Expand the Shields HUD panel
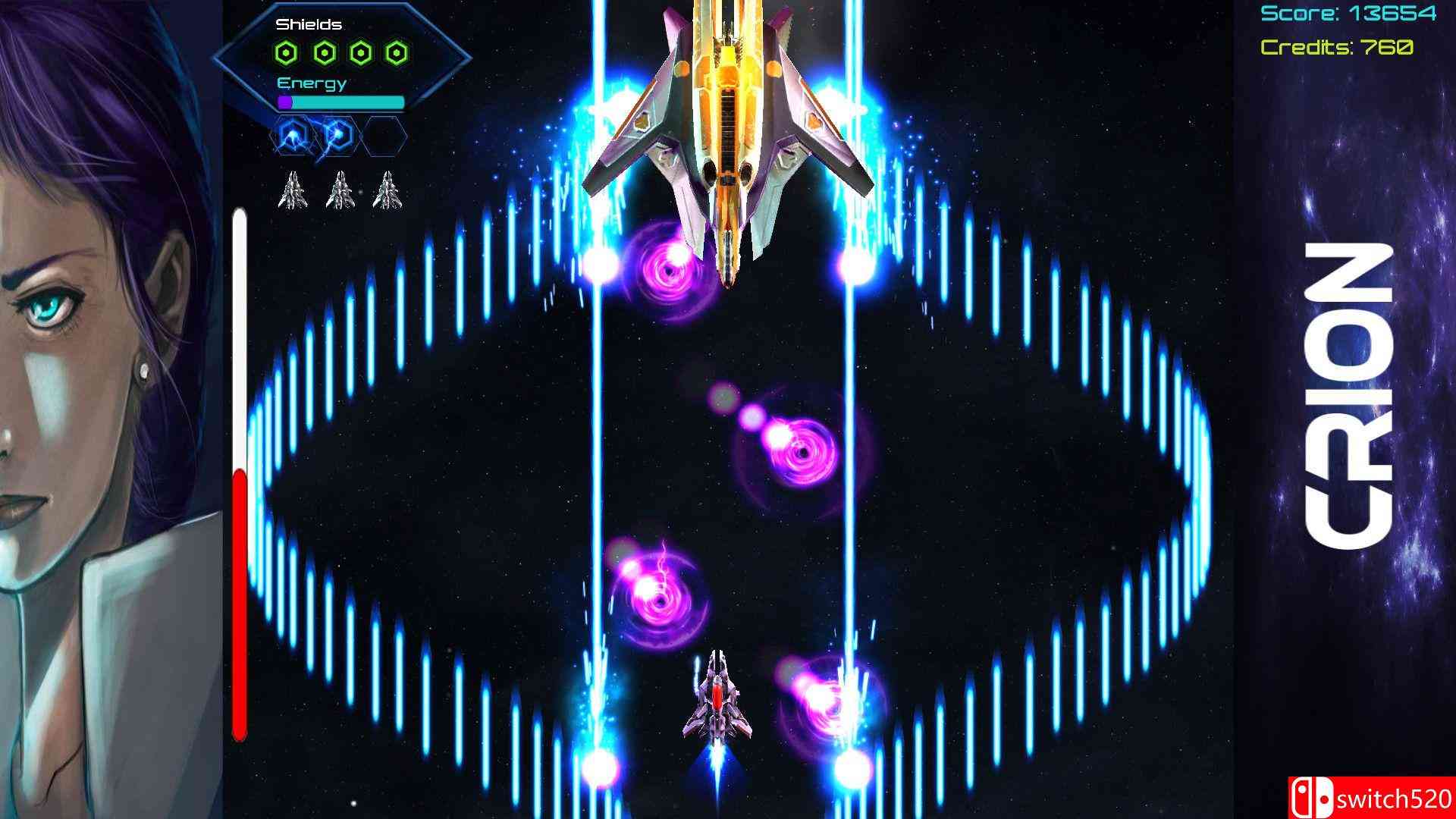The image size is (1456, 819). point(309,24)
